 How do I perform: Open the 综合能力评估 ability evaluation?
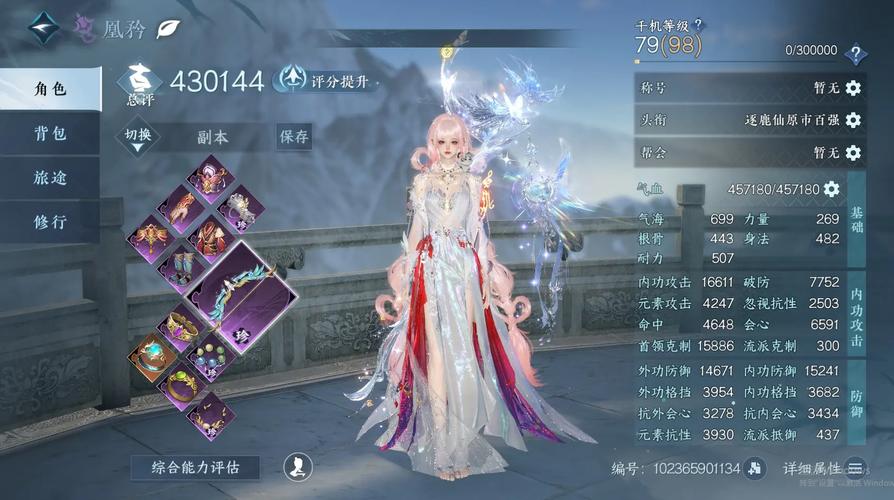195,467
